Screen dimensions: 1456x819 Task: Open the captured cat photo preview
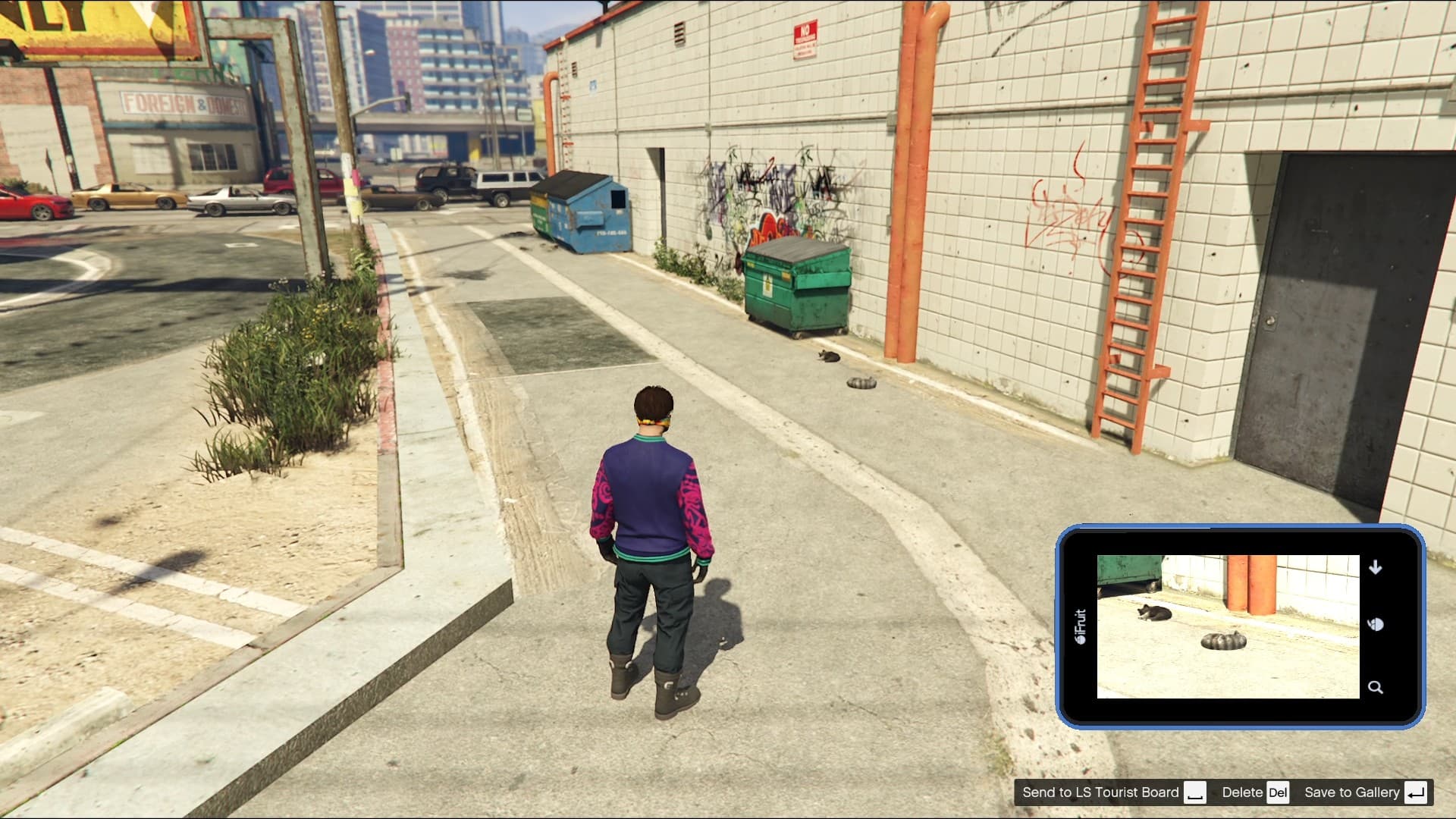(x=1228, y=626)
